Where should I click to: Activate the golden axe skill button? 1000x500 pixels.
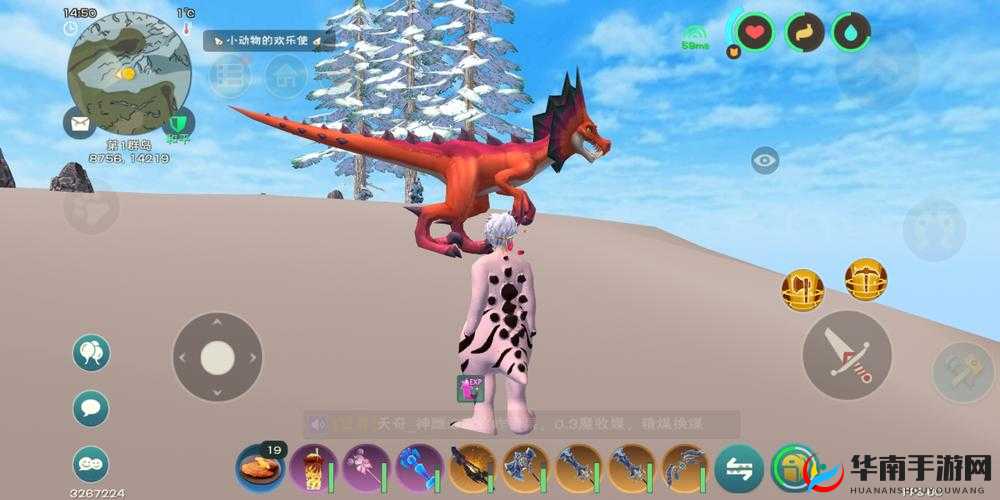[802, 290]
